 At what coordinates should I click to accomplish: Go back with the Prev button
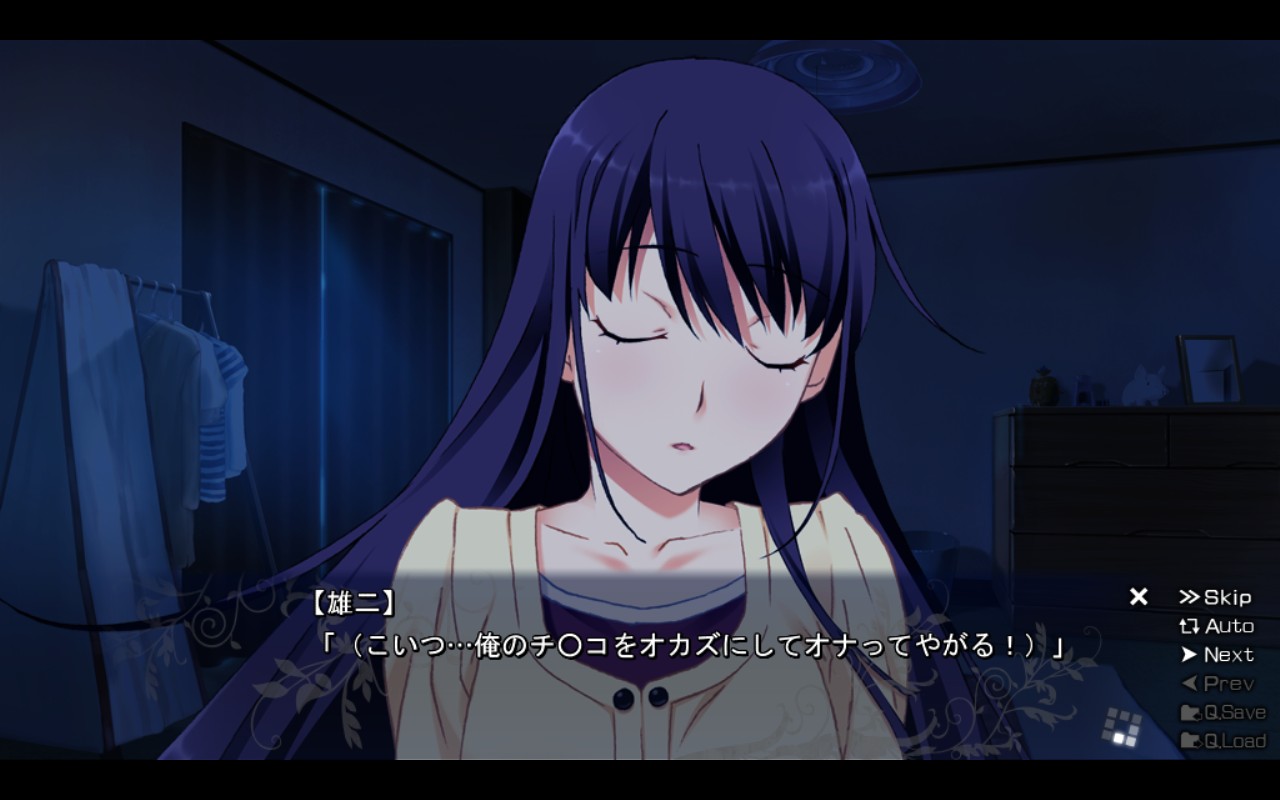pos(1216,684)
